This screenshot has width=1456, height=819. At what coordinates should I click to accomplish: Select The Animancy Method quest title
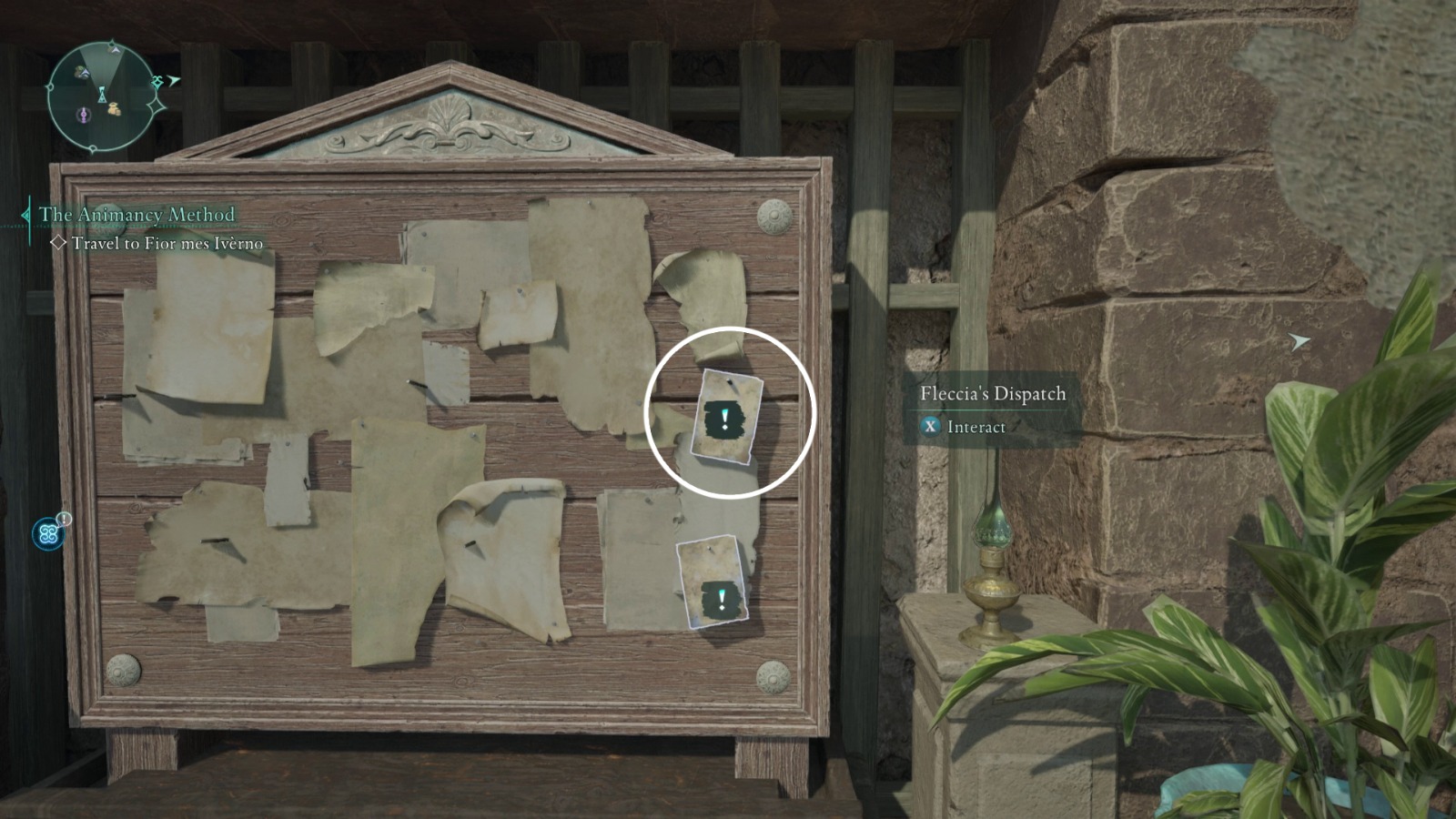click(x=137, y=213)
